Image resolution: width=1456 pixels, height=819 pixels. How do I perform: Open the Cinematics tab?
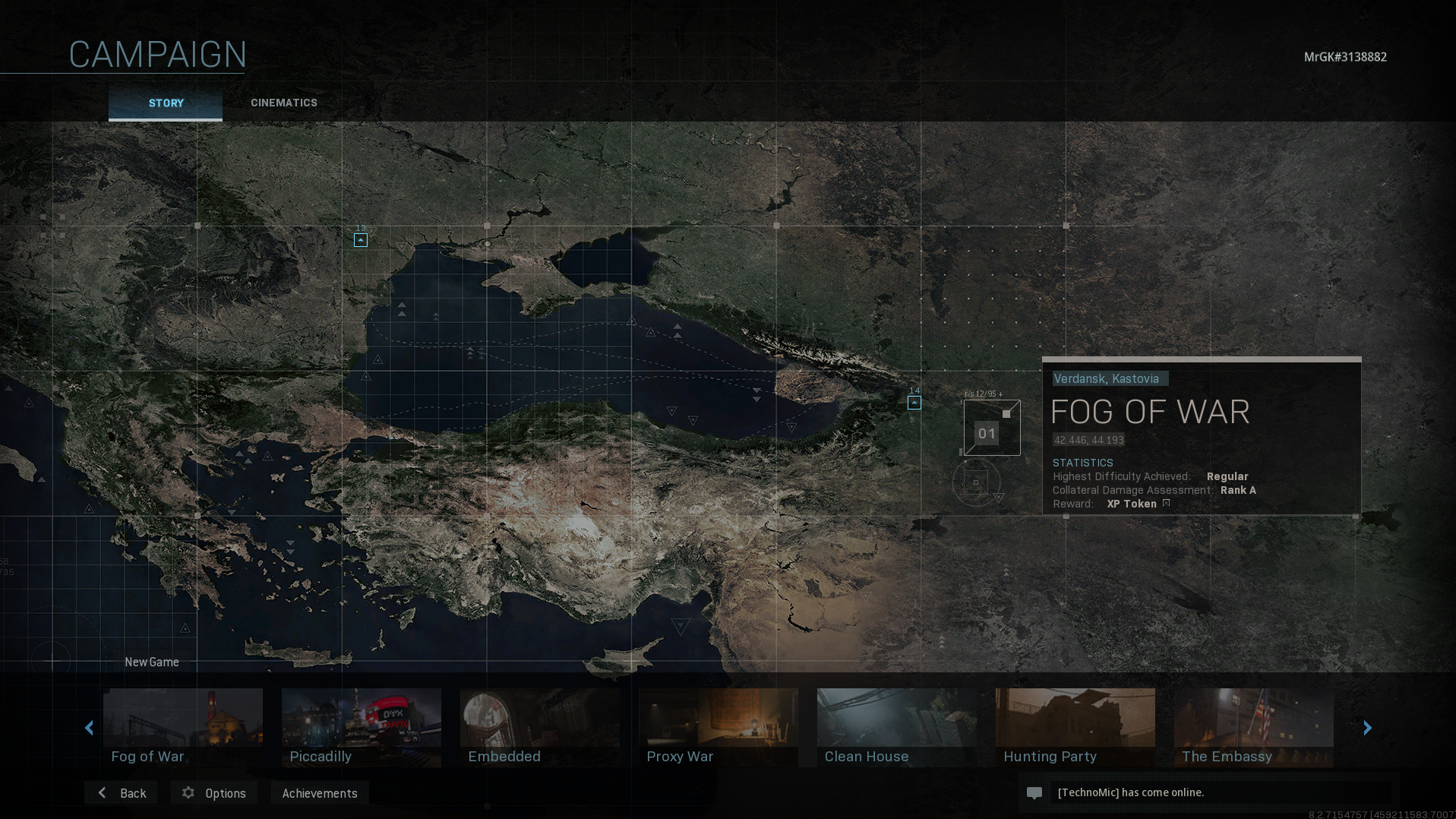pyautogui.click(x=284, y=103)
